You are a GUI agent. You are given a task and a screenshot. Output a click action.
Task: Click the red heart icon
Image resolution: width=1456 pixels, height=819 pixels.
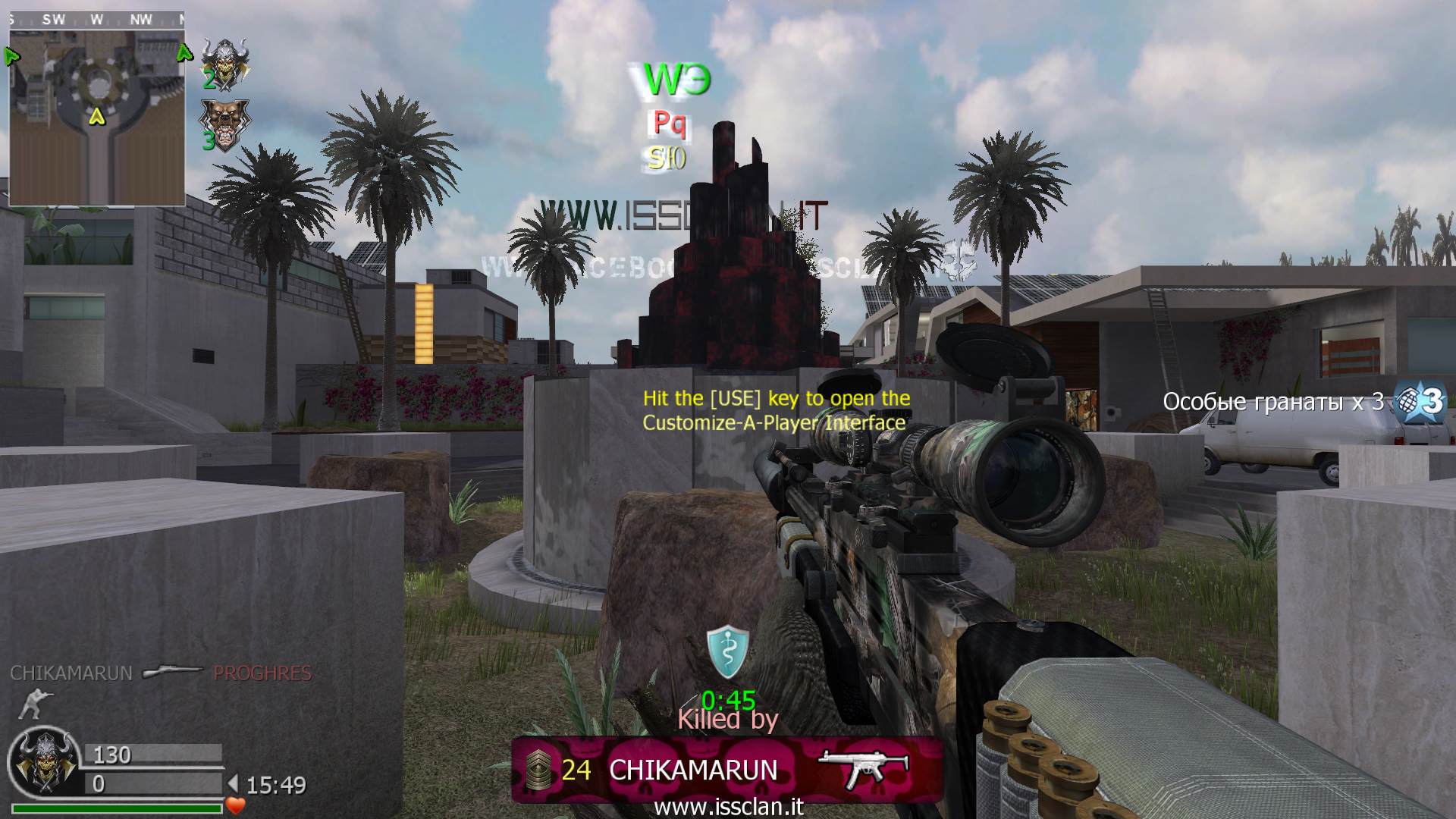236,805
